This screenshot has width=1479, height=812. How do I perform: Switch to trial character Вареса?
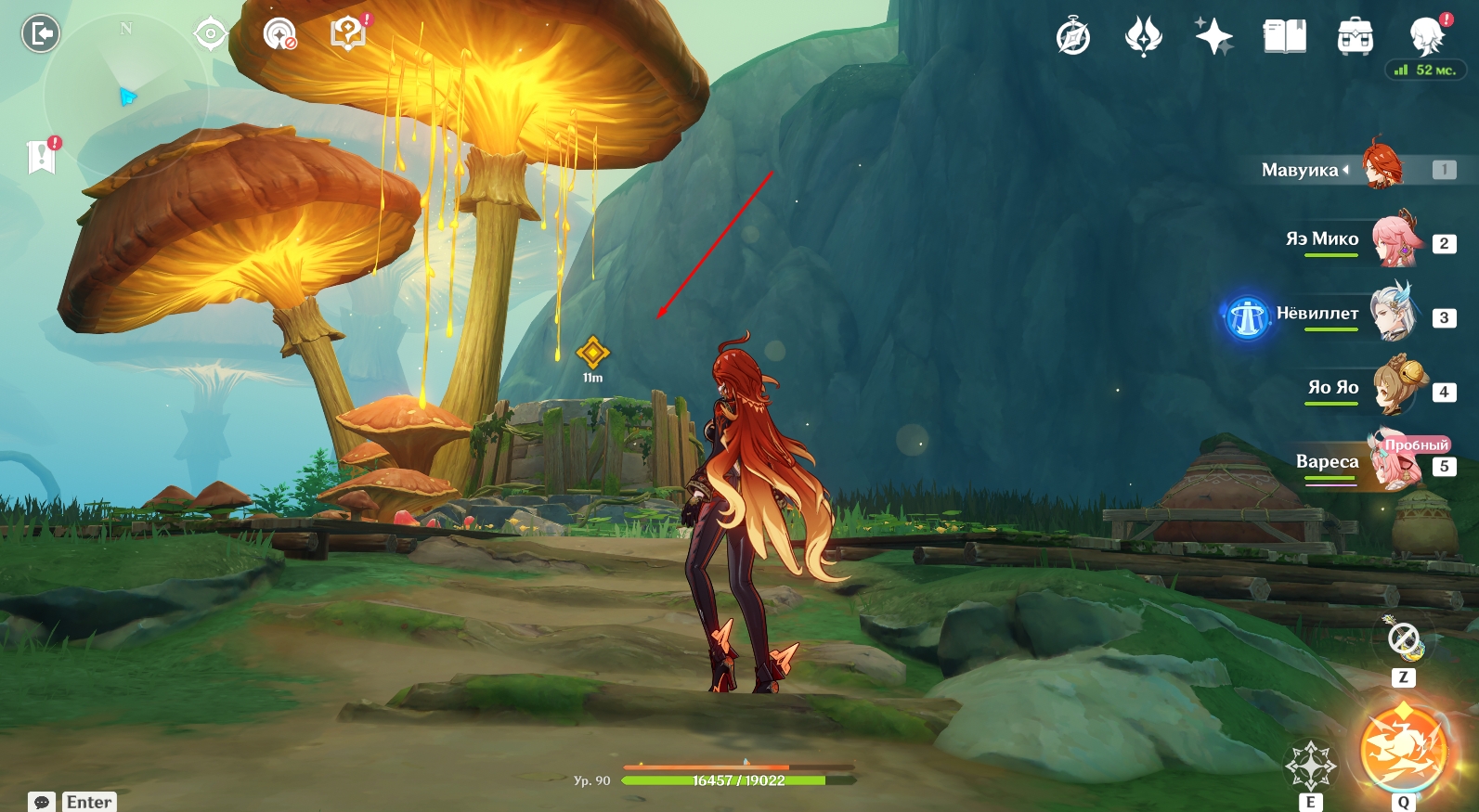point(1395,463)
